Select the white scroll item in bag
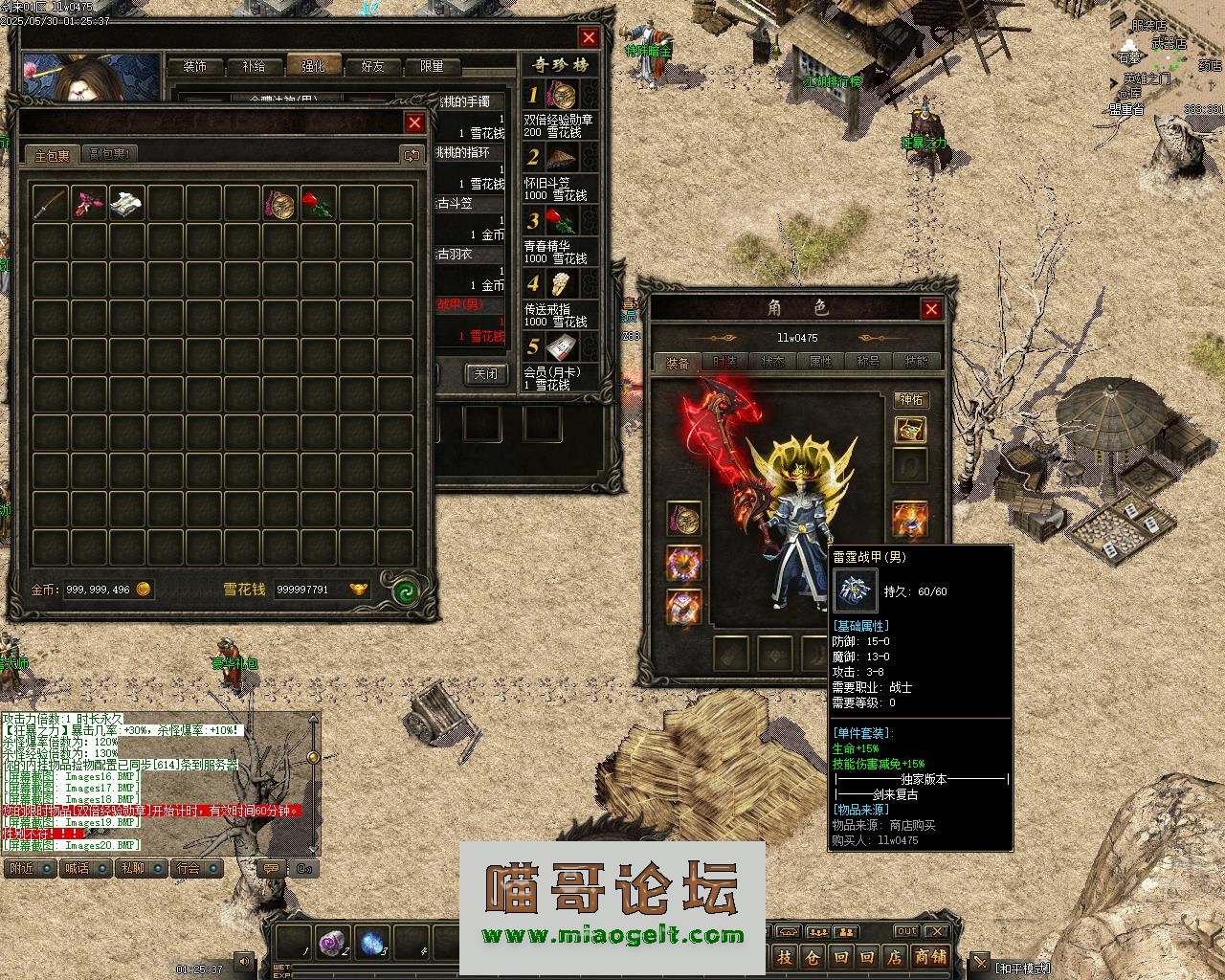Image resolution: width=1225 pixels, height=980 pixels. (126, 203)
